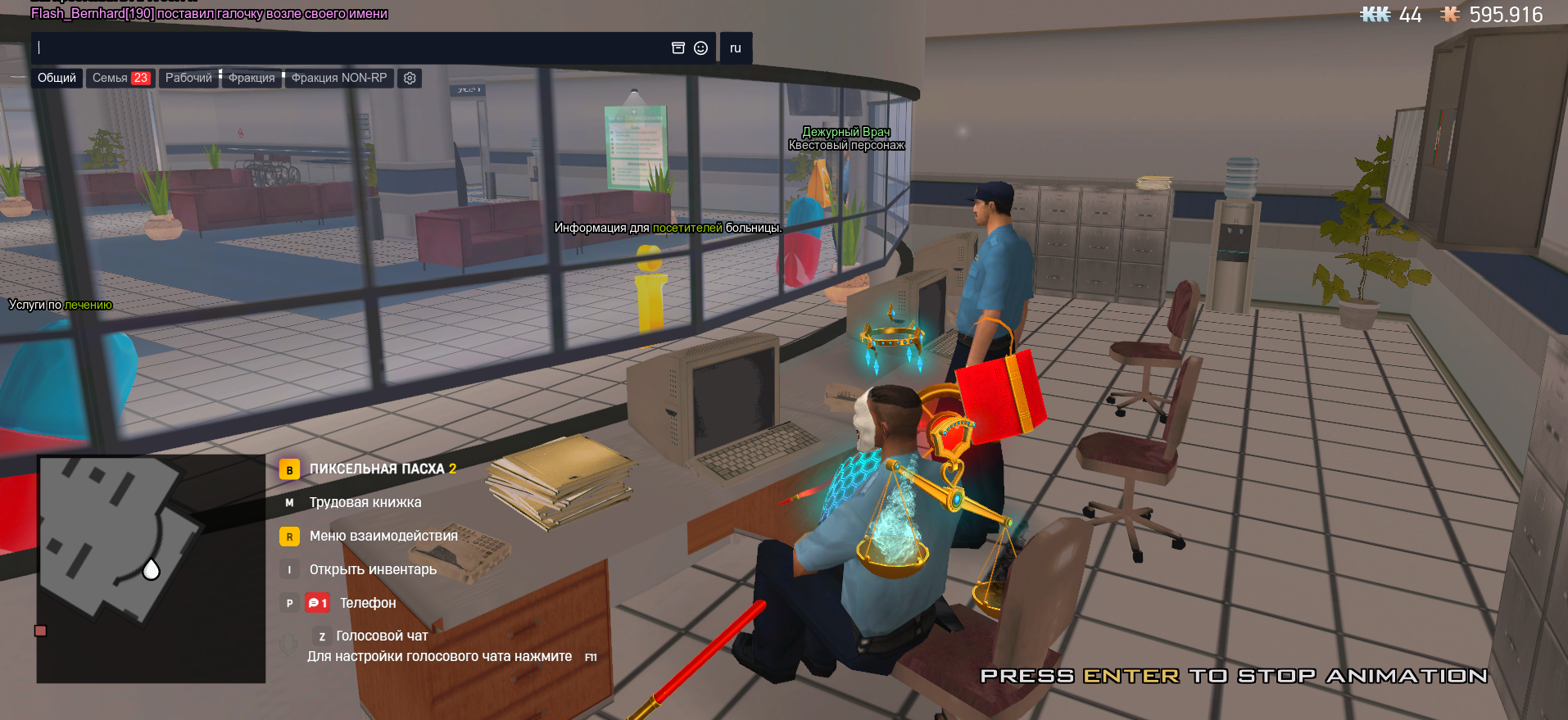Open the Телефон entry
The image size is (1568, 720).
pos(367,603)
